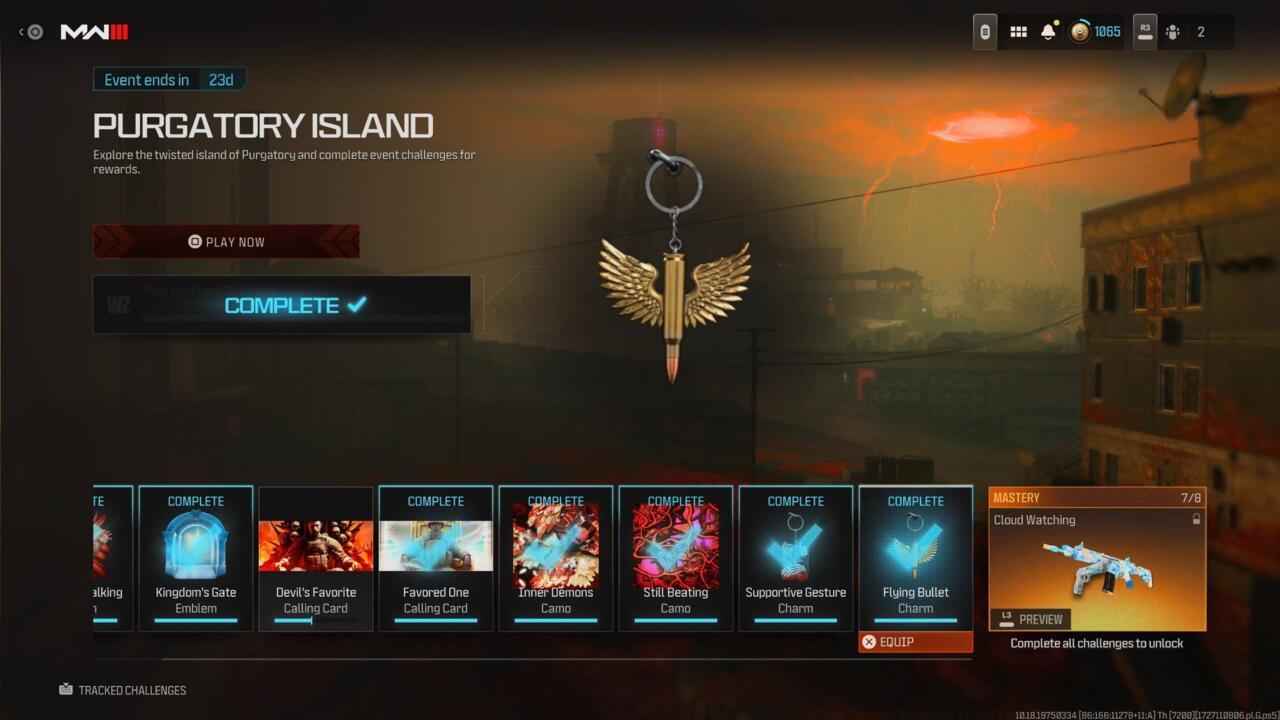Click the Event ends in 23d banner
This screenshot has height=720, width=1280.
coord(170,79)
